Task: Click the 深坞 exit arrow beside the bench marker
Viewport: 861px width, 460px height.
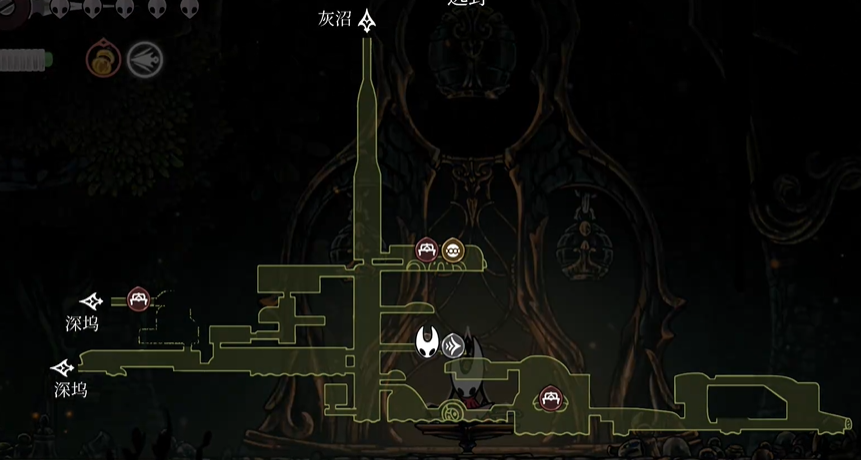Action: tap(92, 301)
